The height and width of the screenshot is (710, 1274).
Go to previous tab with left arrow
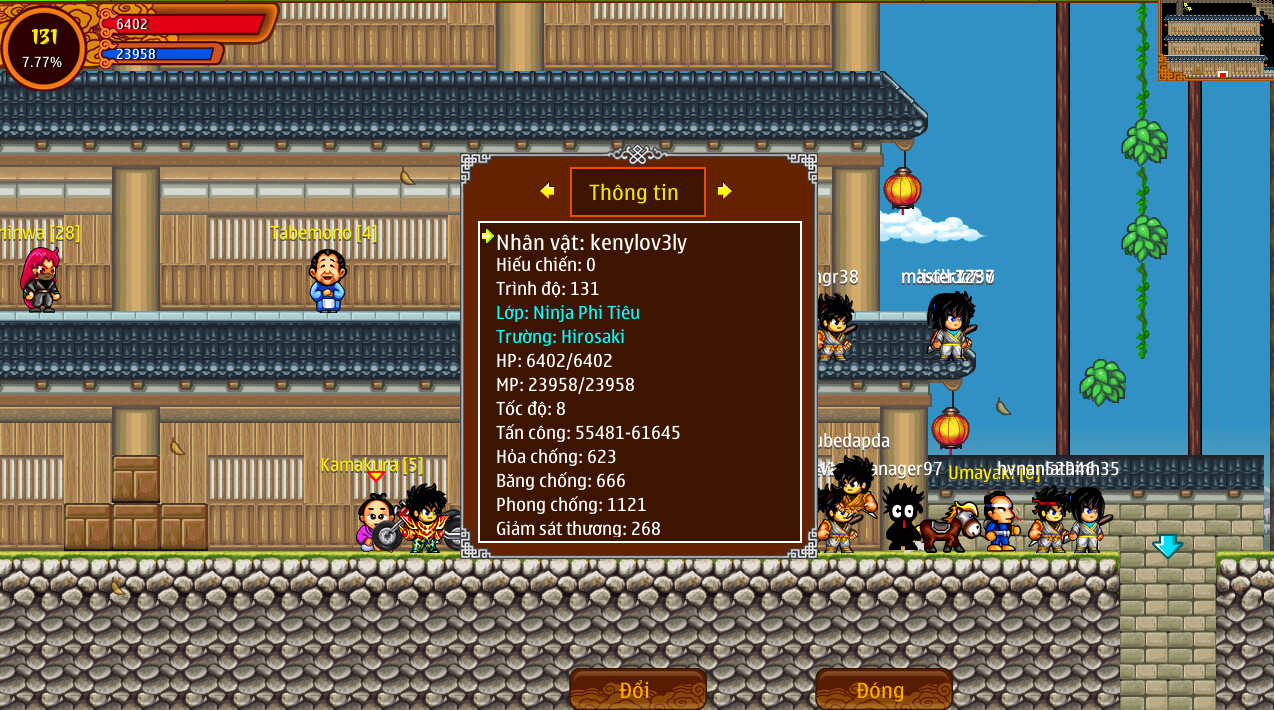click(x=547, y=191)
